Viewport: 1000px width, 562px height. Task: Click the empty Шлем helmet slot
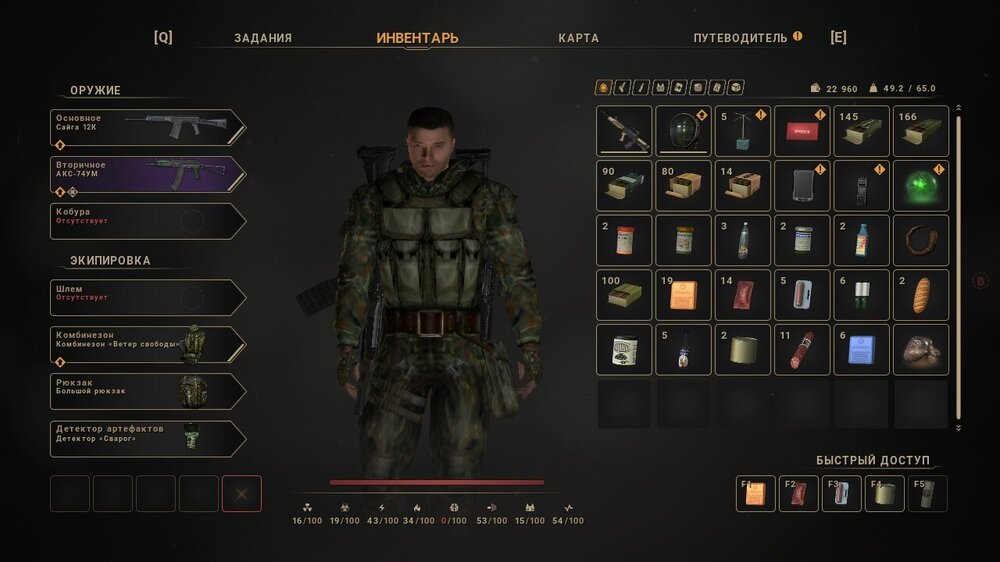coord(147,297)
